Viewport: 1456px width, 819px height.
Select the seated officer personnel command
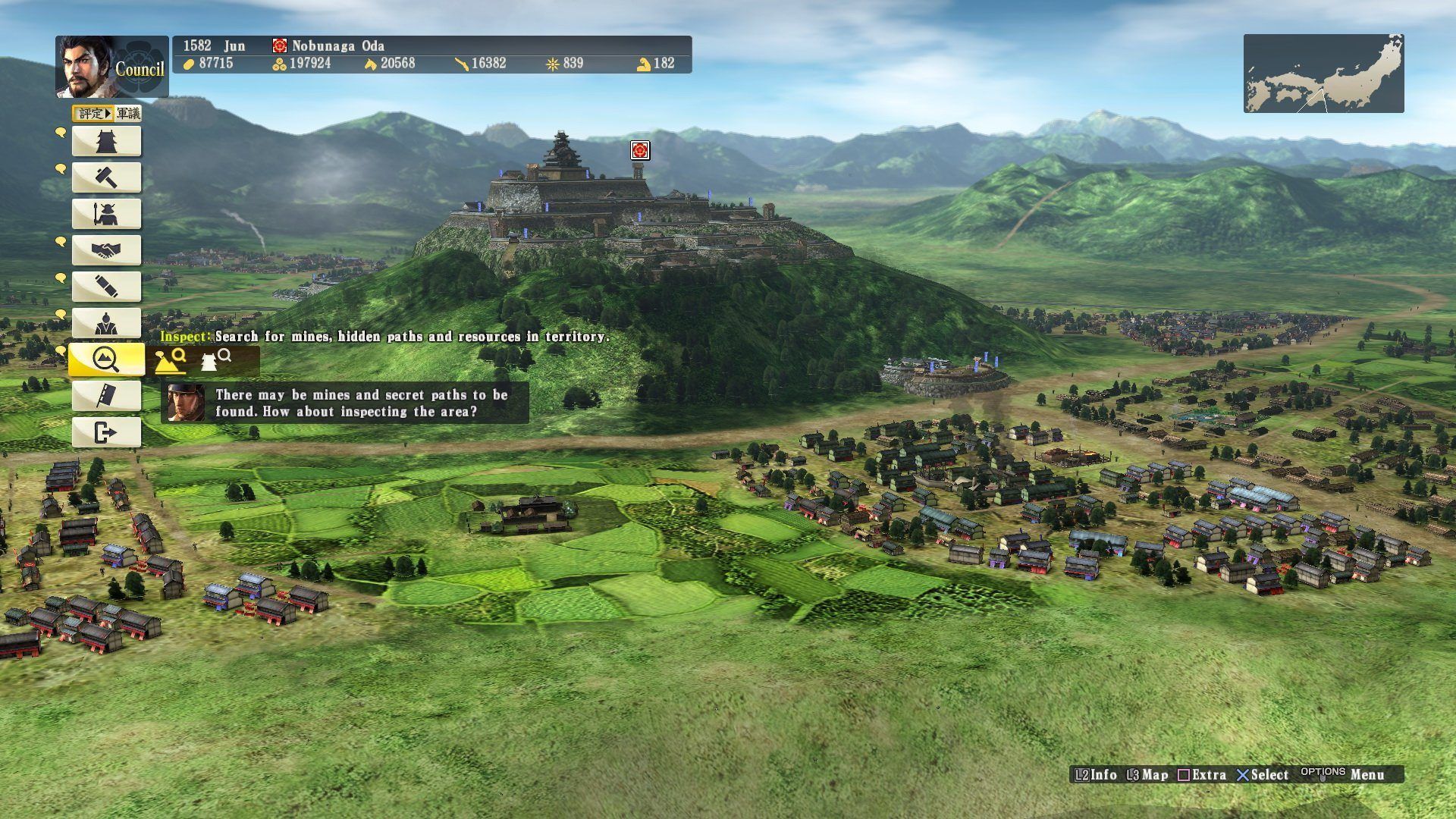pos(106,323)
